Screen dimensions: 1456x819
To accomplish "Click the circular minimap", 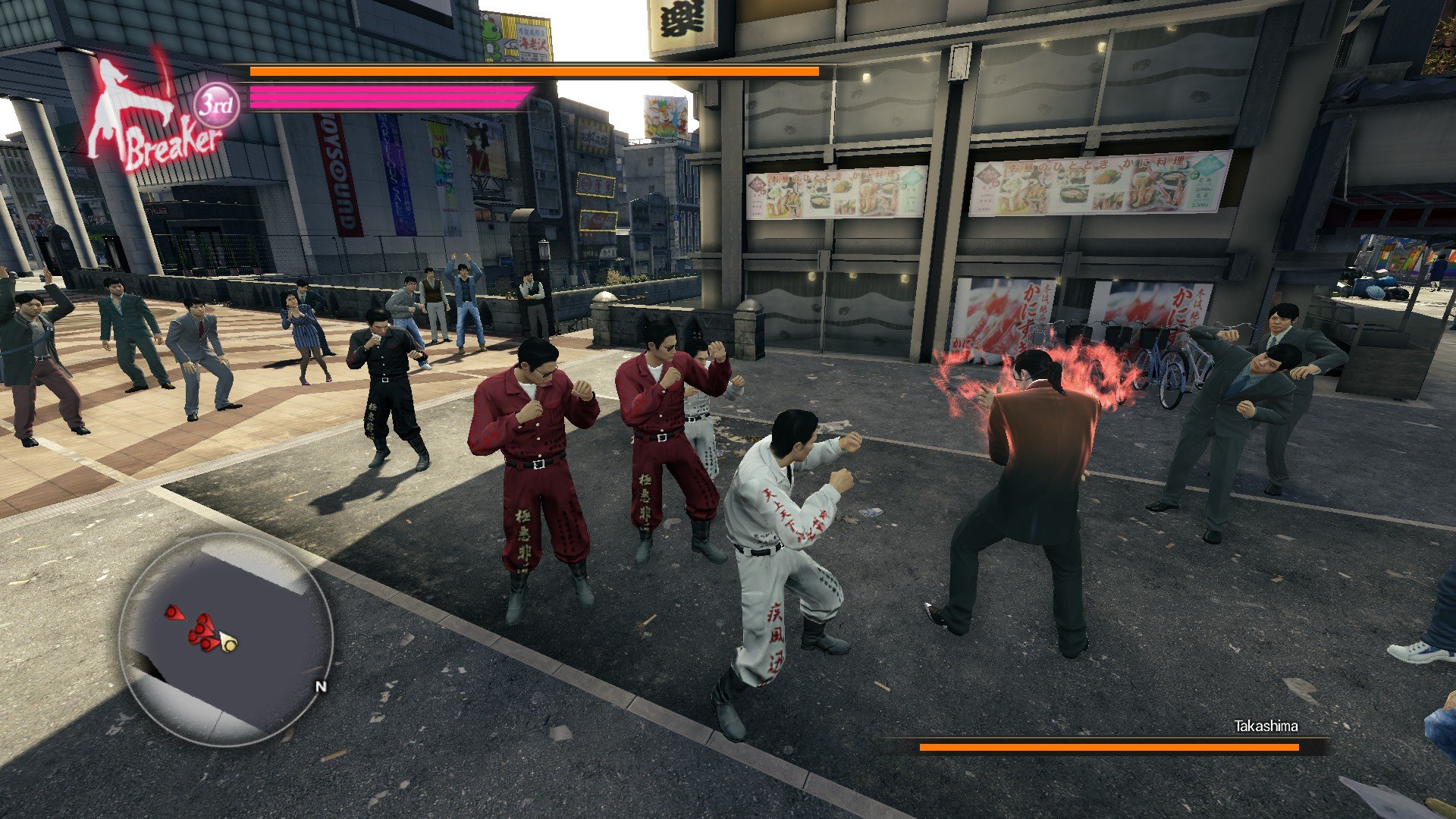I will [226, 639].
